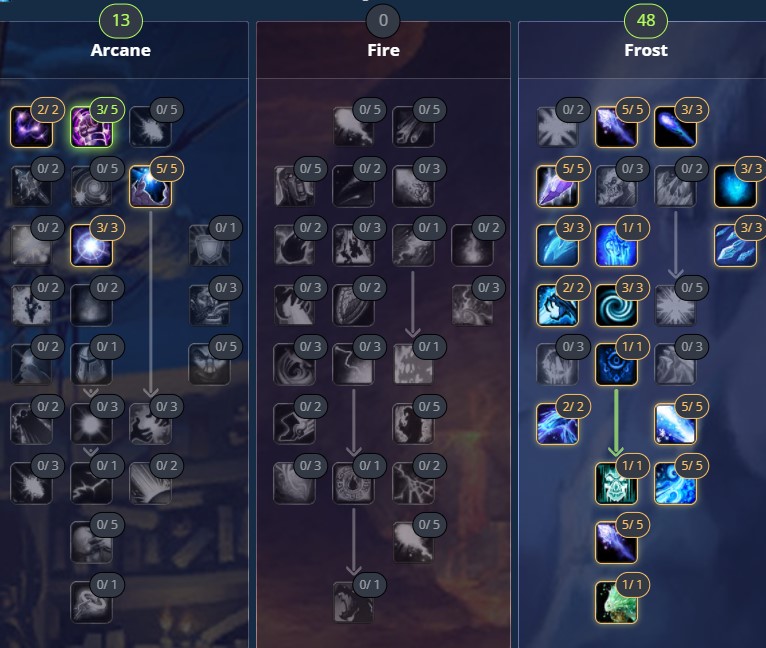This screenshot has width=766, height=648.
Task: Pick the Slow talent in the Arcane tree
Action: (x=90, y=601)
